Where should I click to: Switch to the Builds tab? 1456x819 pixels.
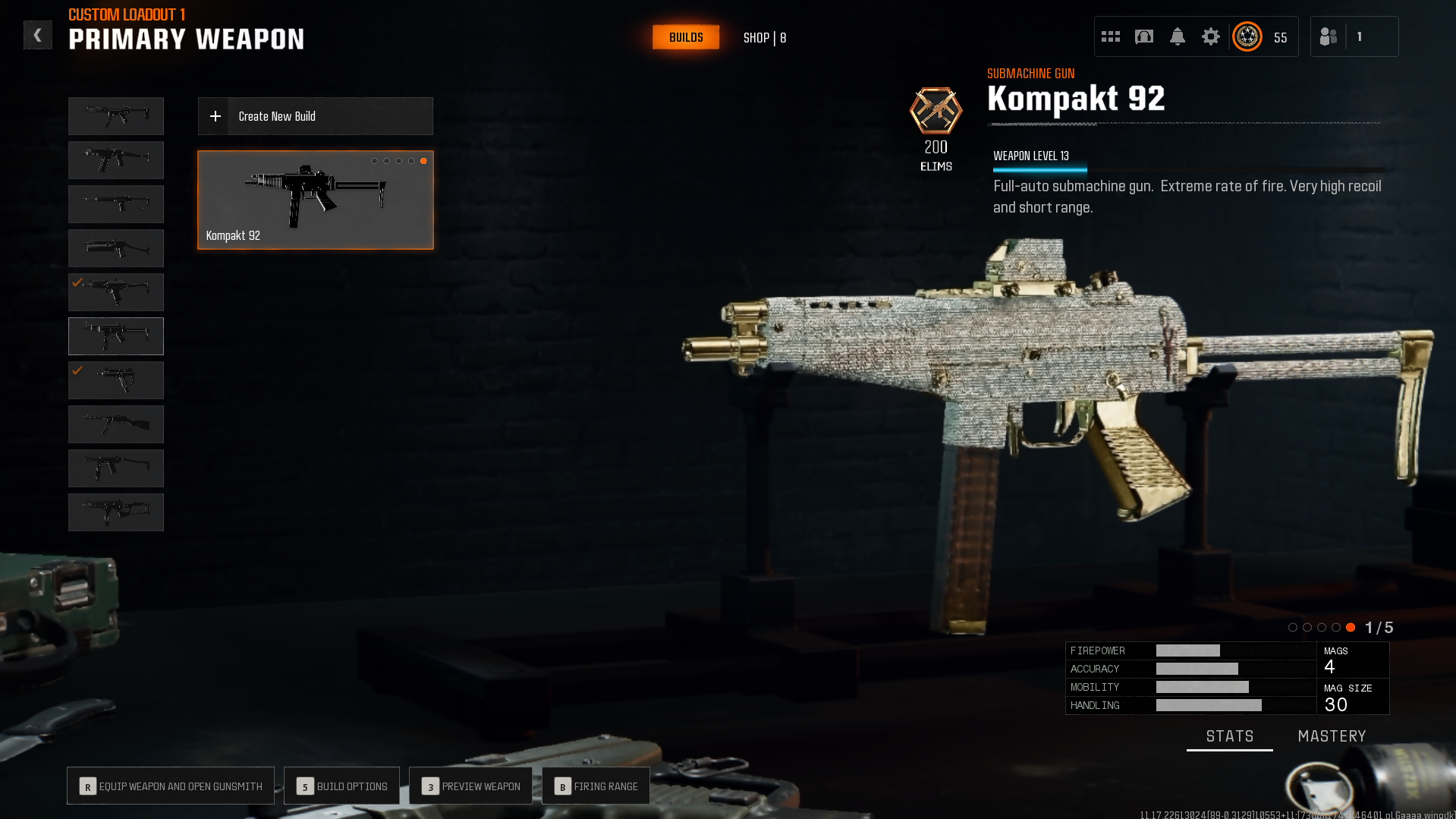[x=686, y=37]
